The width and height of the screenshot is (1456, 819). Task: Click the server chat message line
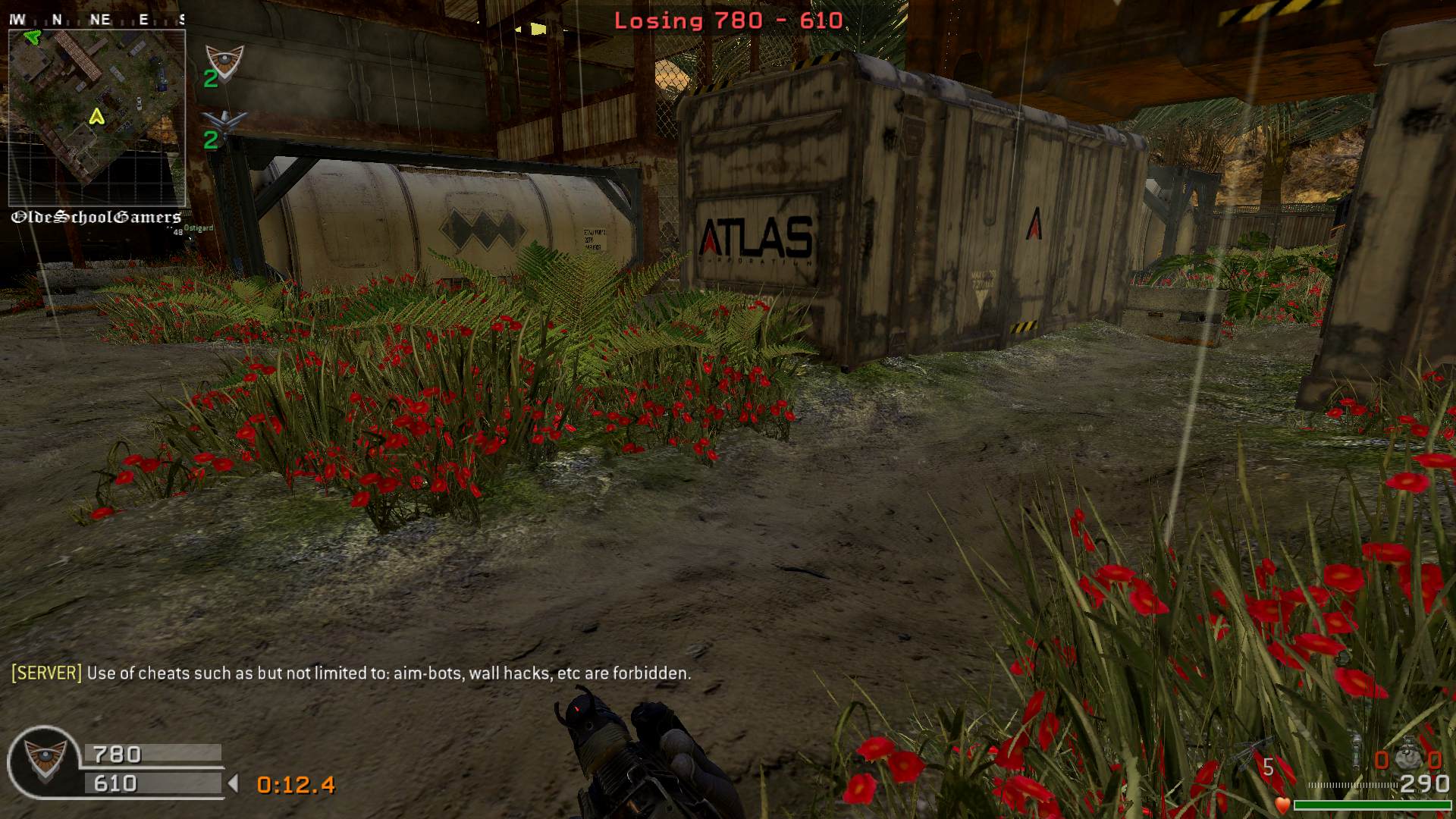[x=351, y=673]
